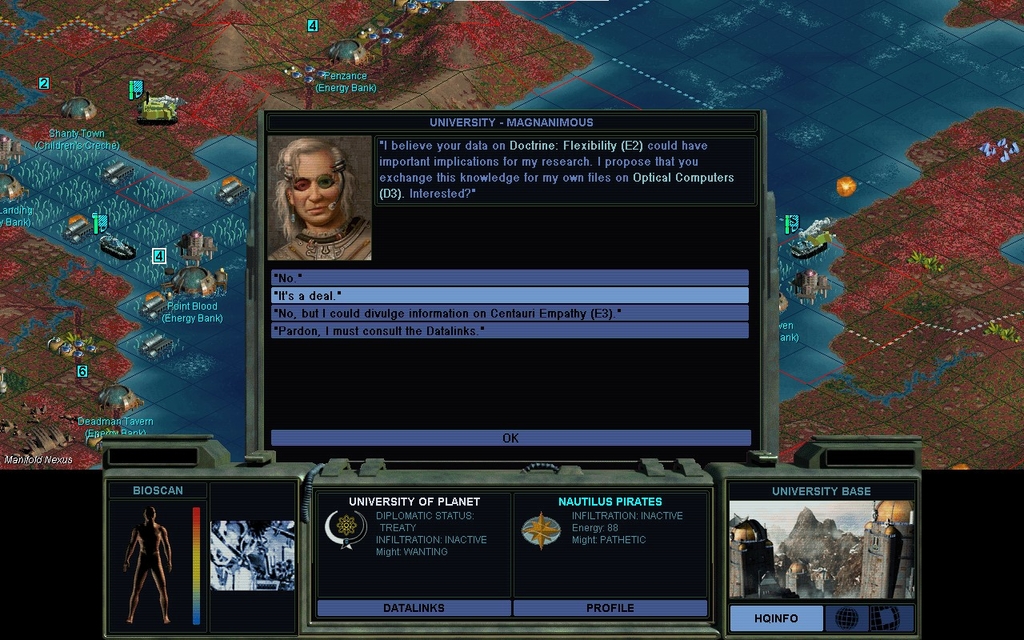Confirm the dialogue with the OK button

510,438
